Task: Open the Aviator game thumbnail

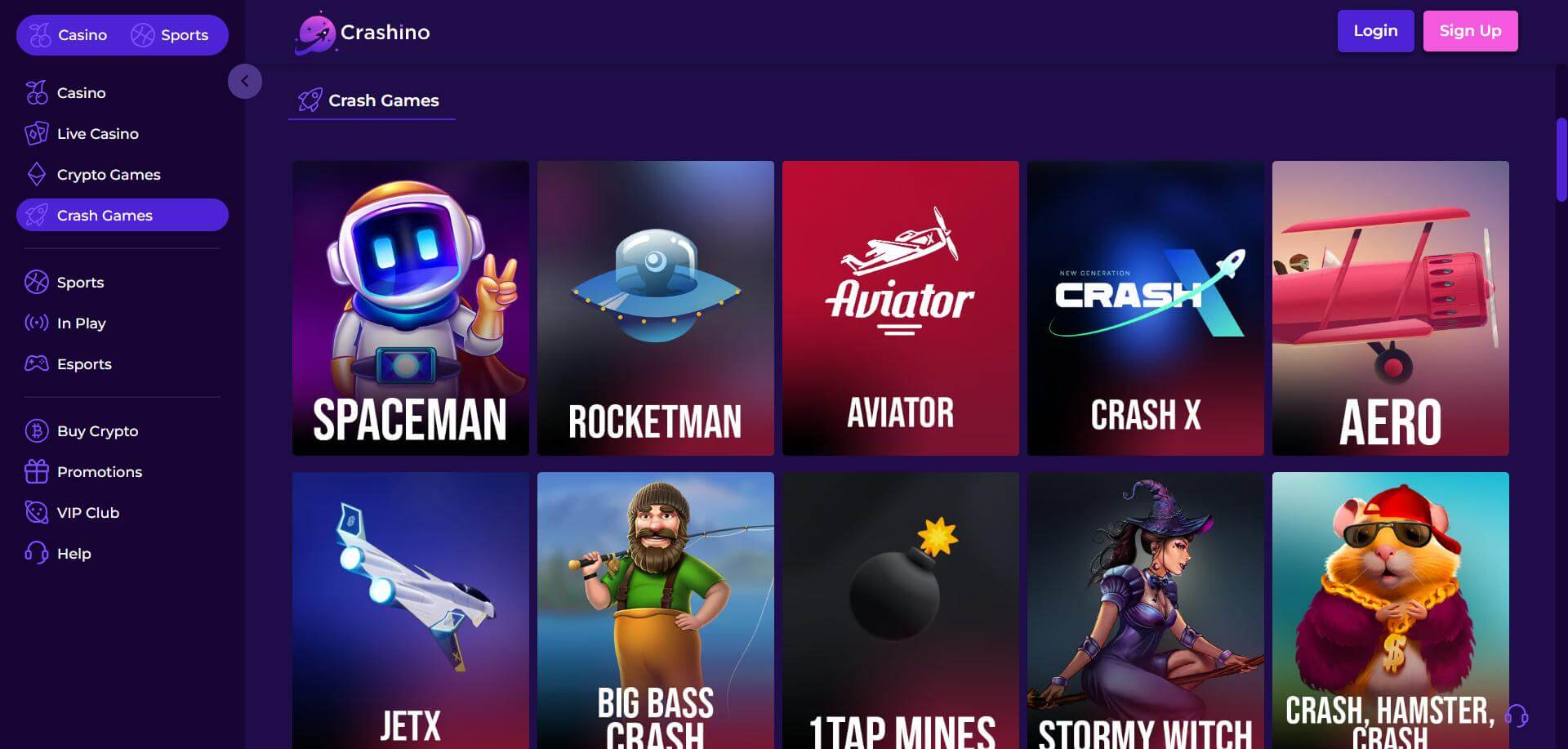Action: click(900, 308)
